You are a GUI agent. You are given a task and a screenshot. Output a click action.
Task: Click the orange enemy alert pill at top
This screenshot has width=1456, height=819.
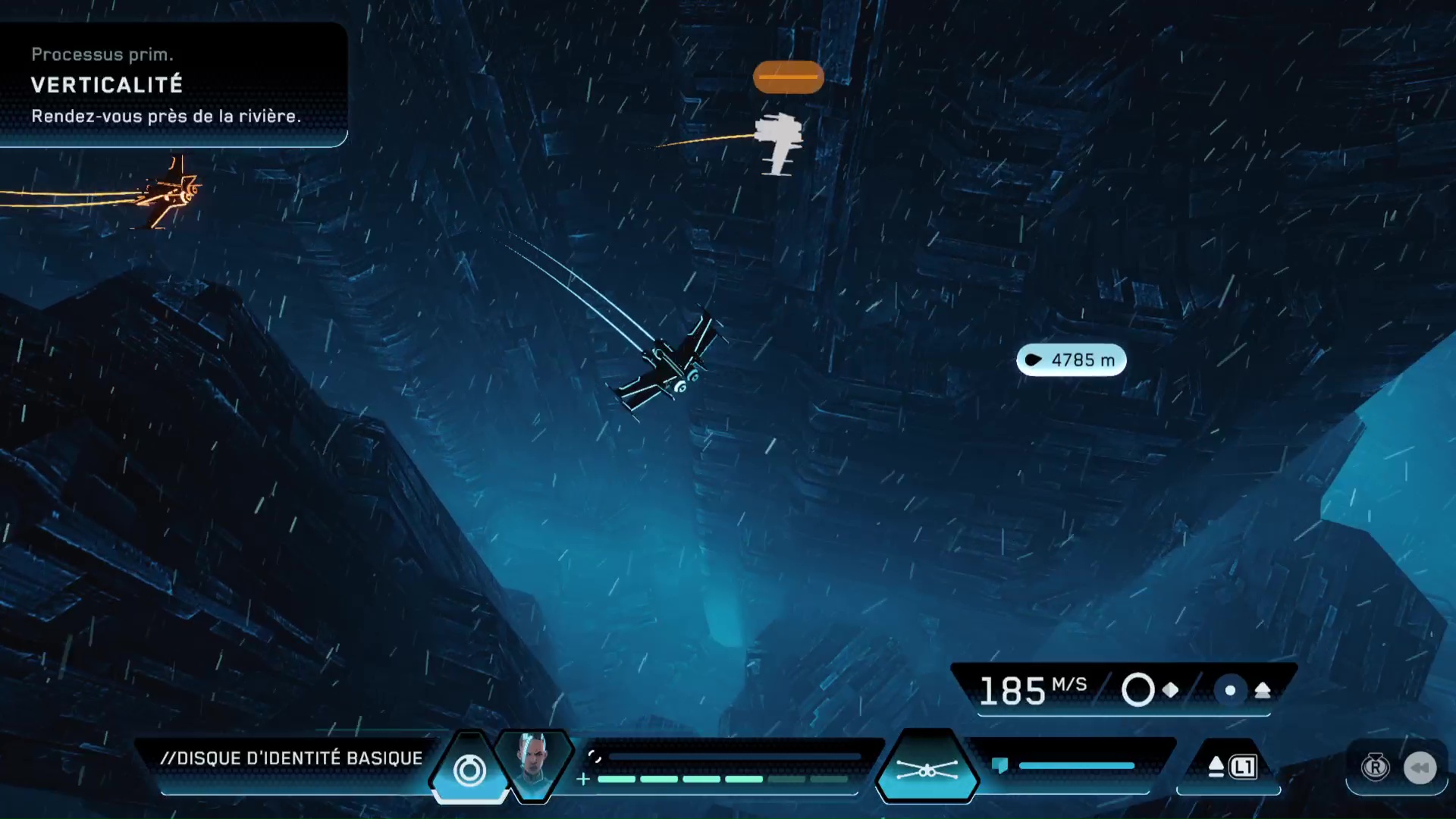point(788,77)
